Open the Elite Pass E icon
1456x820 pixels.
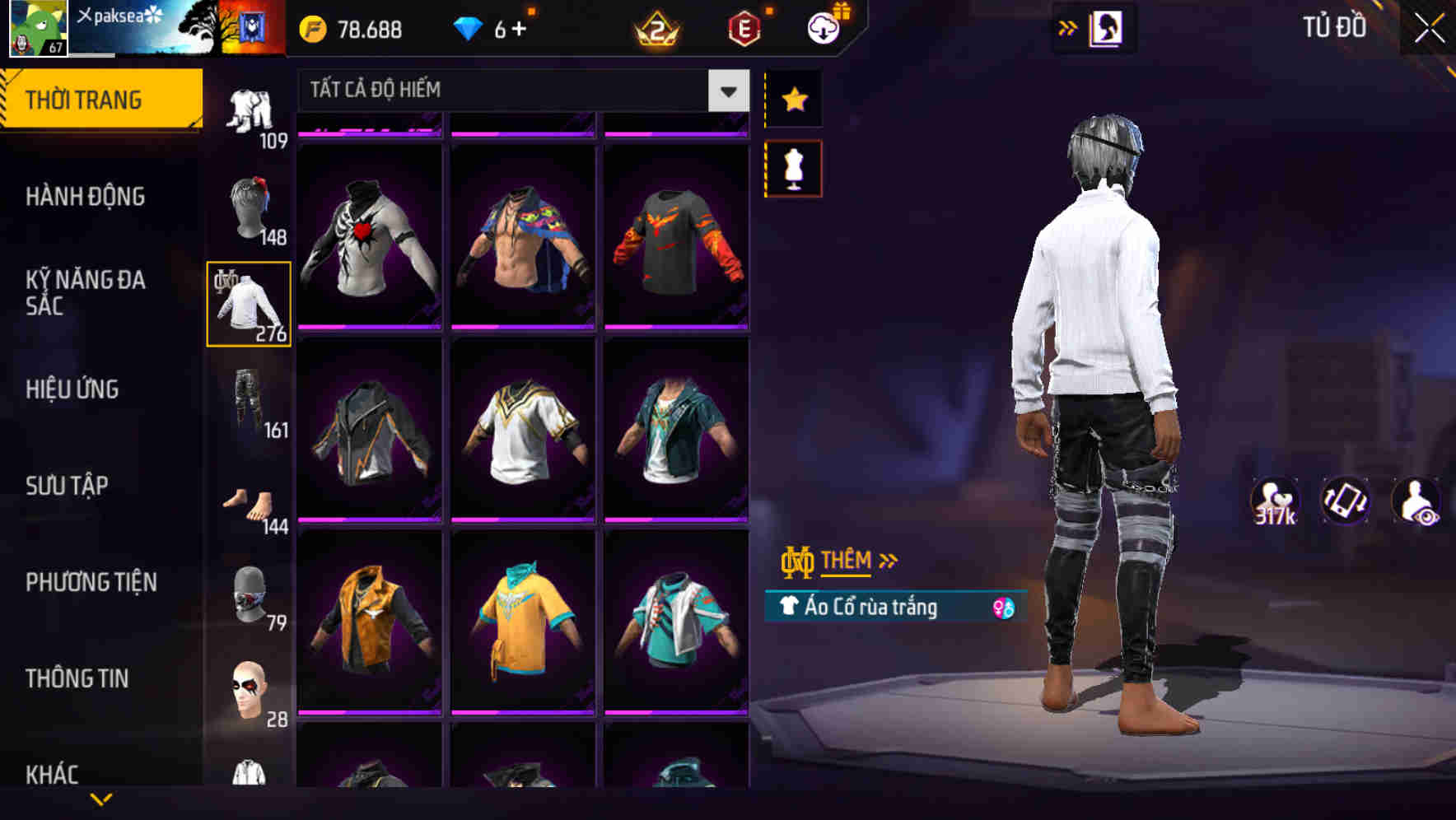tap(744, 27)
